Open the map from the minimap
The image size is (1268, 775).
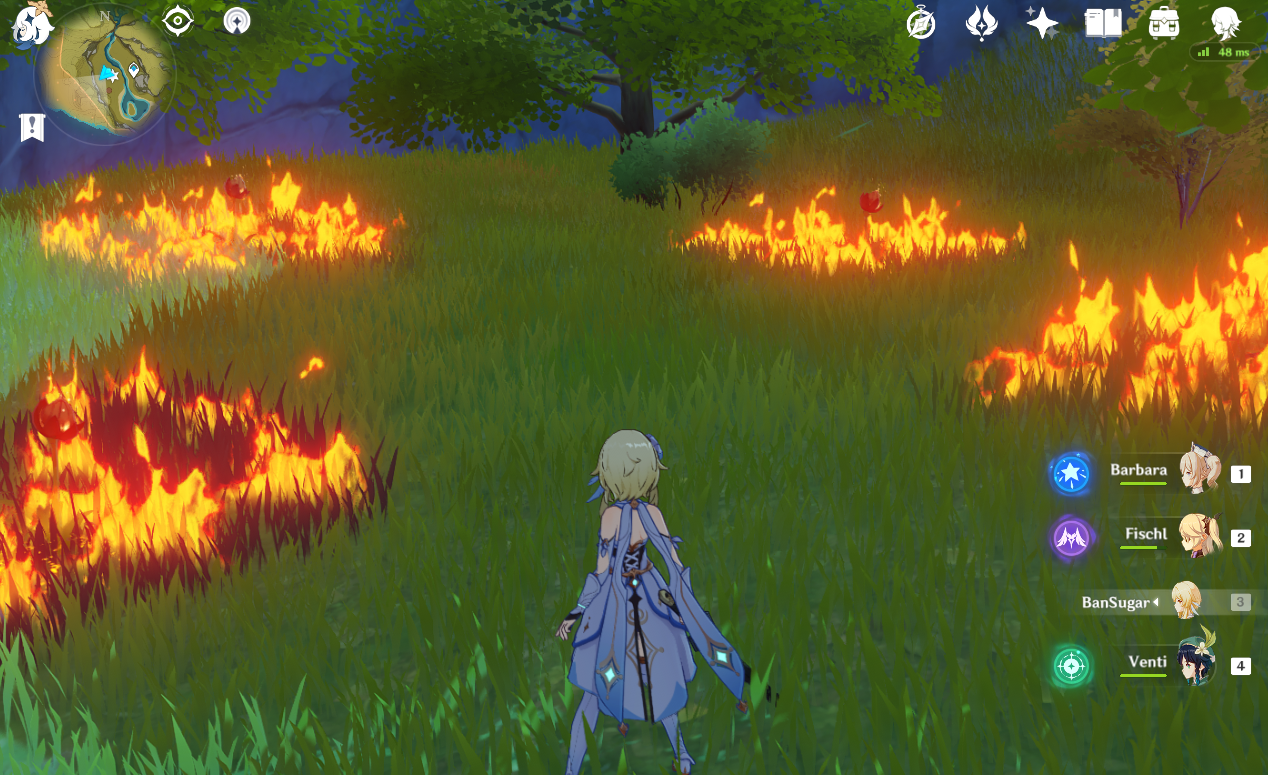tap(104, 75)
